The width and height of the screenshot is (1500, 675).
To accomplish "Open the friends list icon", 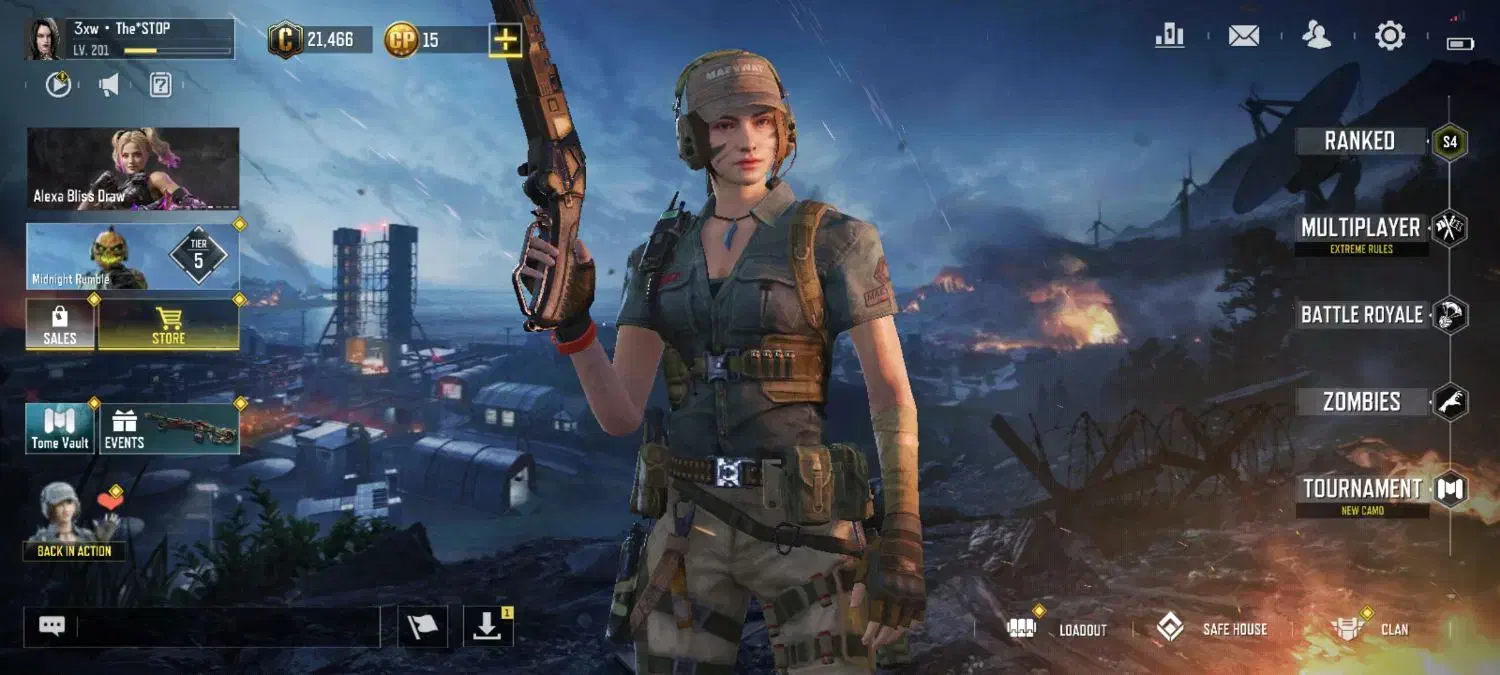I will tap(1317, 37).
